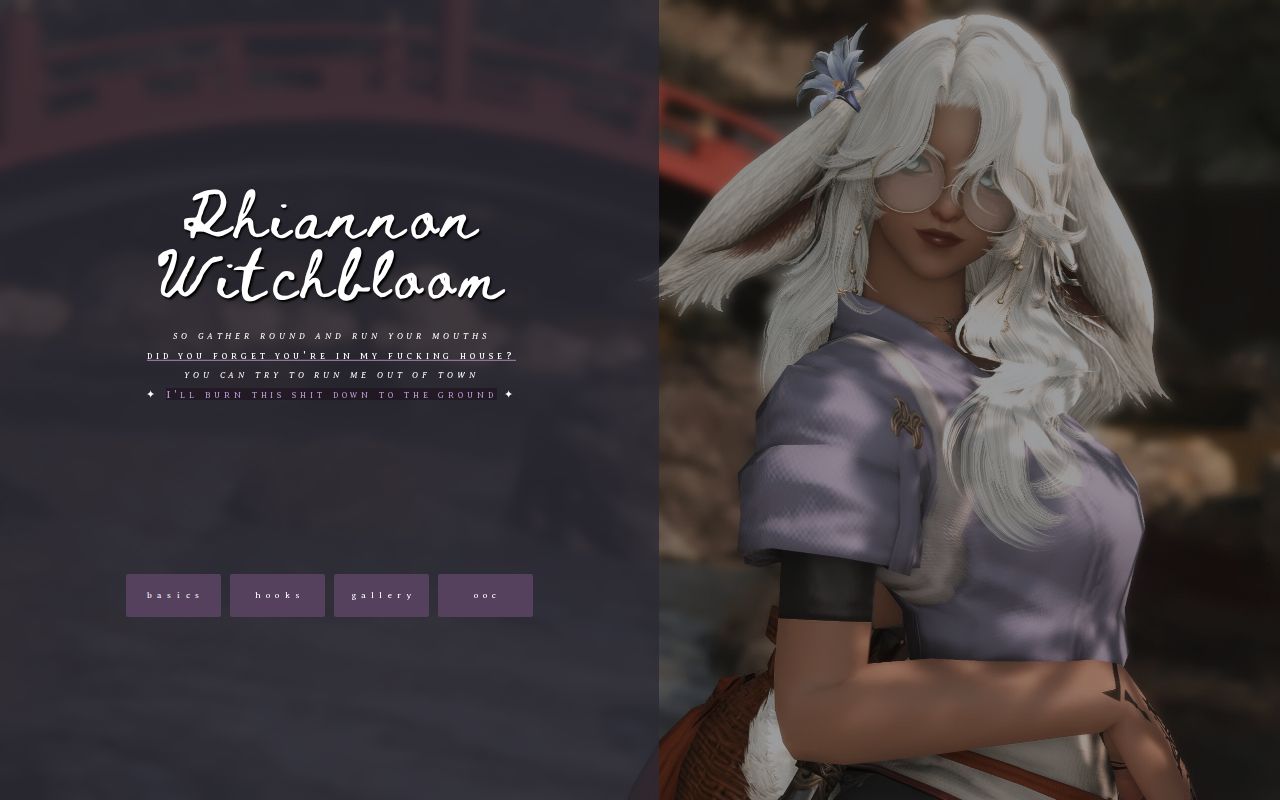The height and width of the screenshot is (800, 1280).
Task: Click the right sparkle icon beside the highlighted lyric
Action: click(510, 394)
